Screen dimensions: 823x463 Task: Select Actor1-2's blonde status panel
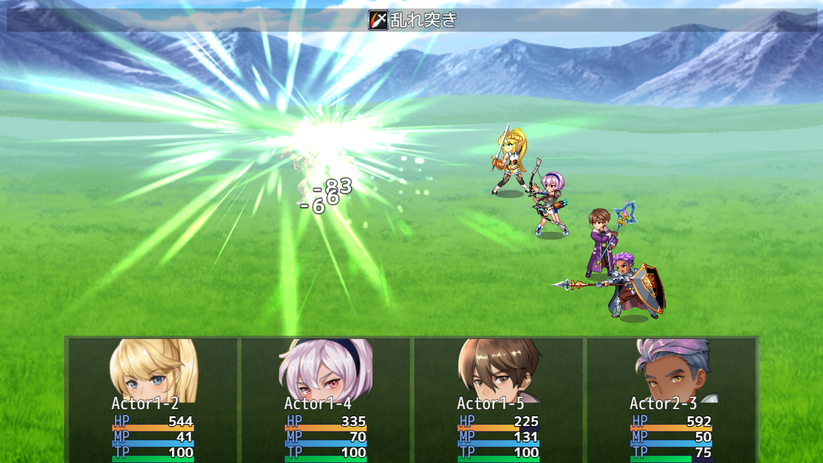153,400
